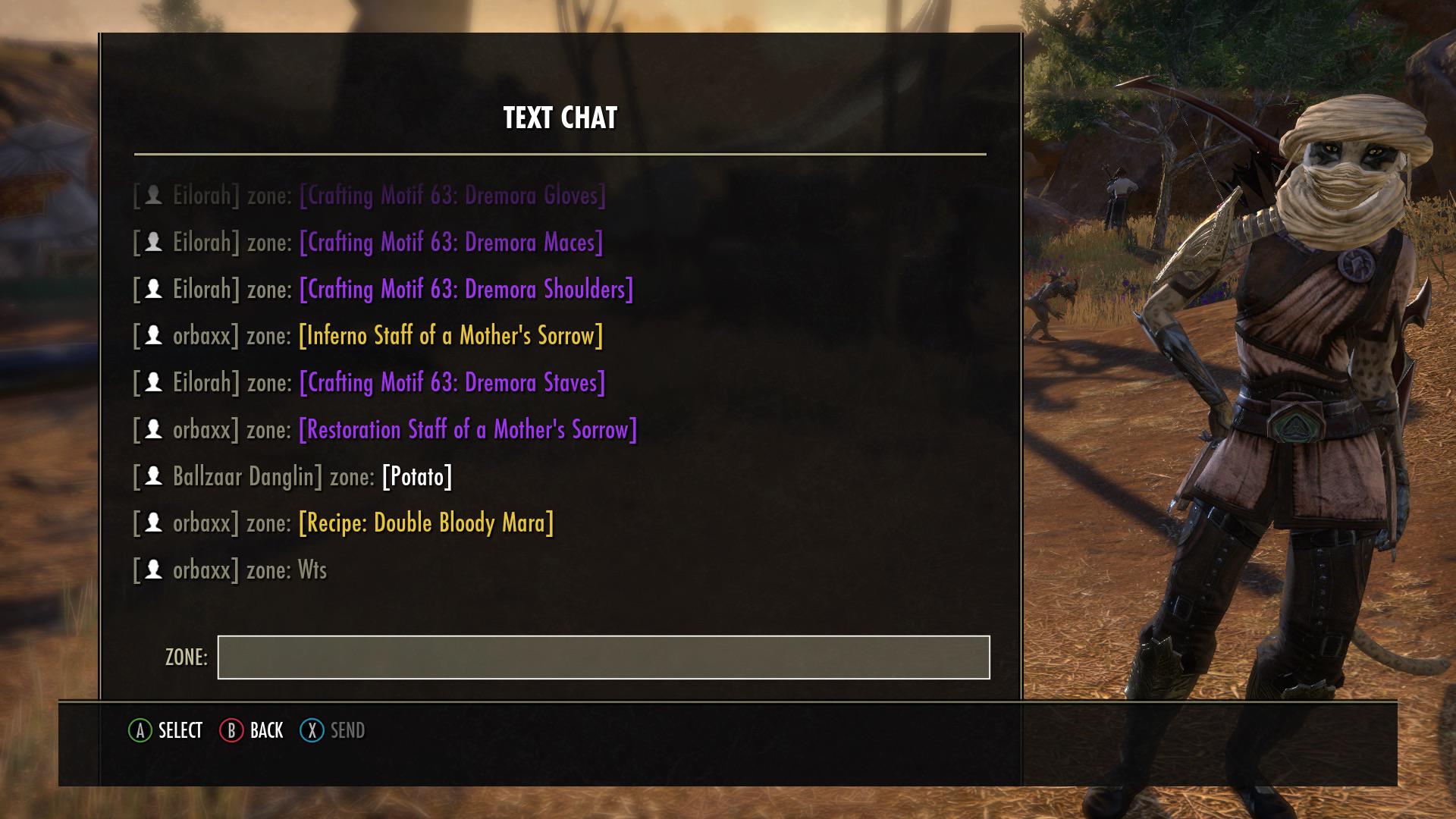Click the player icon beside Eilorah's first message
The height and width of the screenshot is (819, 1456).
[x=155, y=196]
